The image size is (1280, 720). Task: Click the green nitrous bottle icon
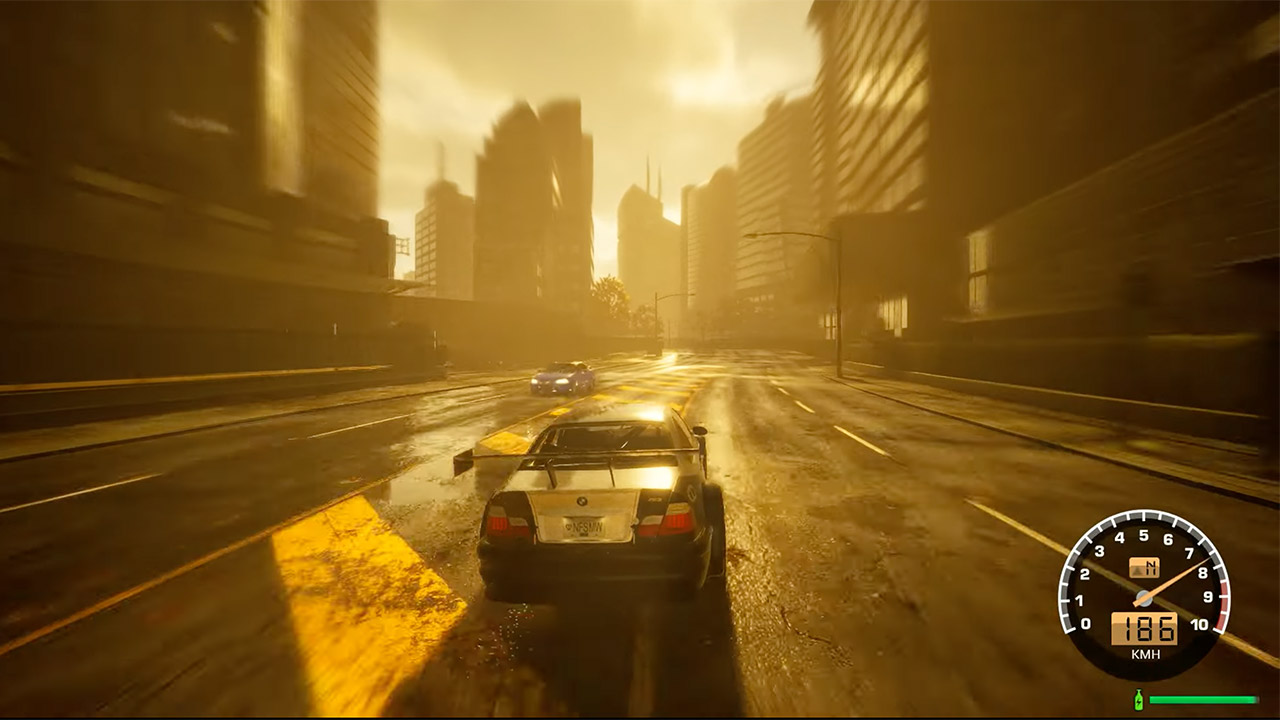1138,699
